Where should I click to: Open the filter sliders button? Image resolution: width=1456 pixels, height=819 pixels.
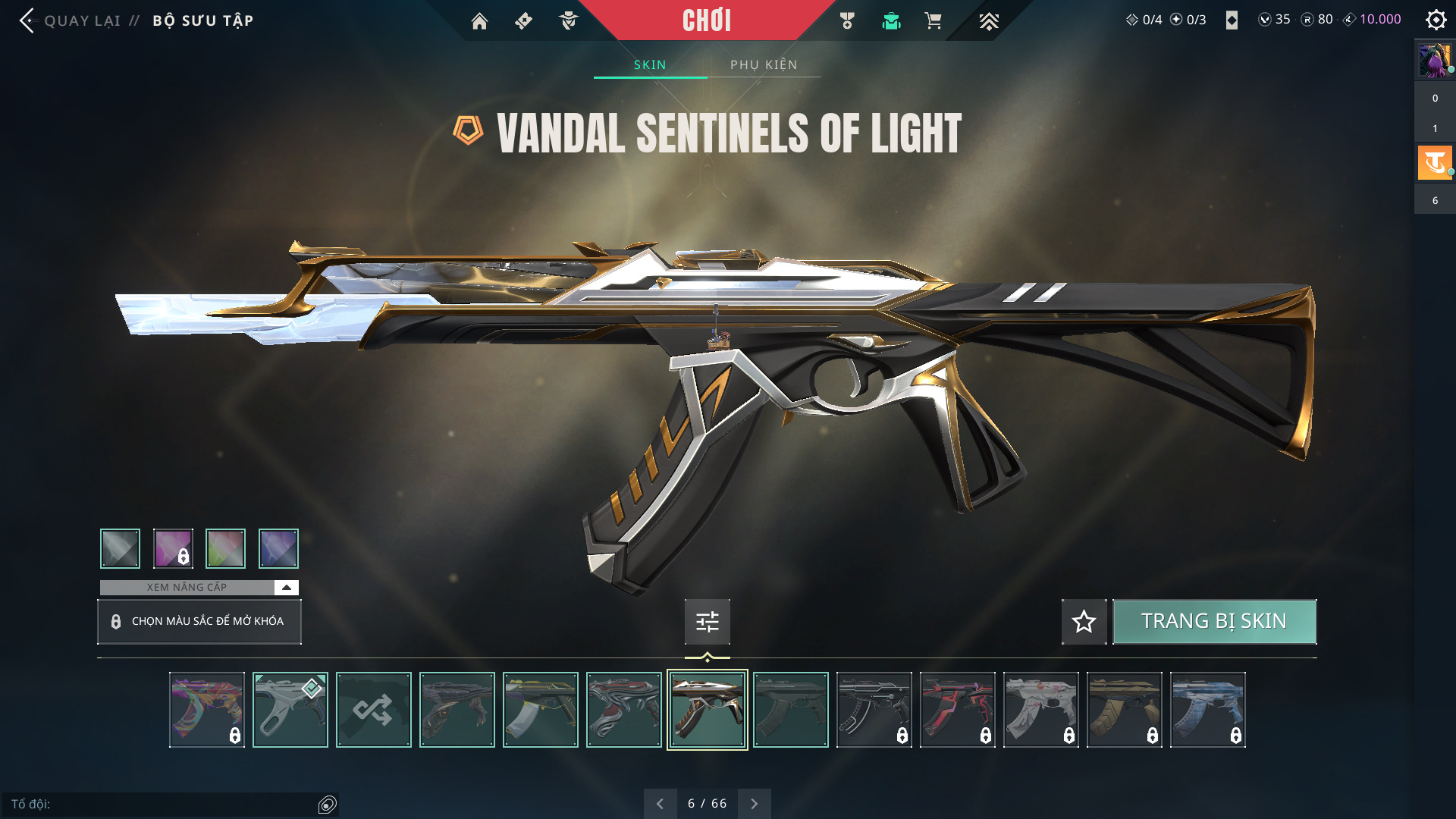(x=707, y=622)
